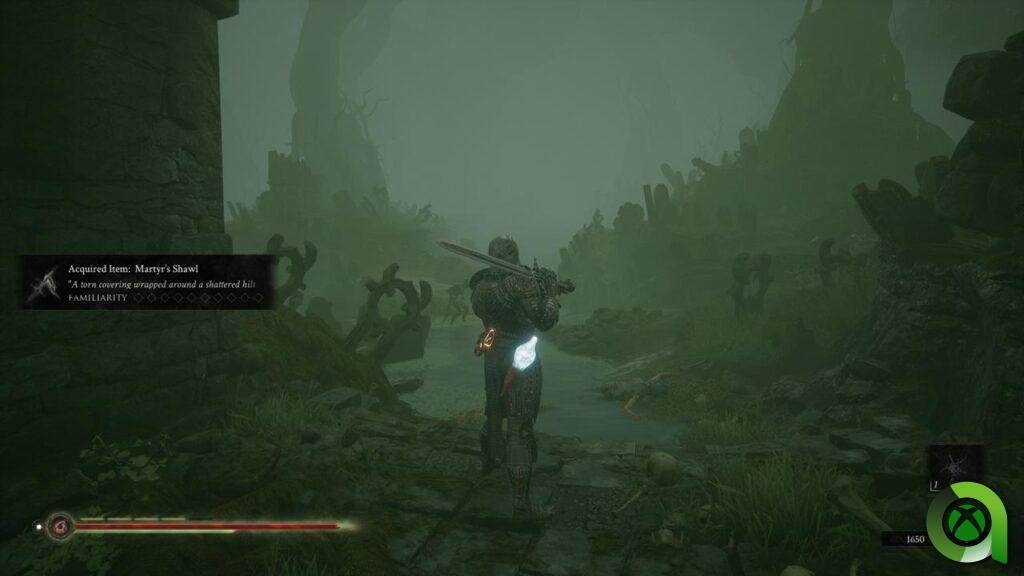
Task: Select the quick item slot above the Xbox logo
Action: (x=954, y=466)
